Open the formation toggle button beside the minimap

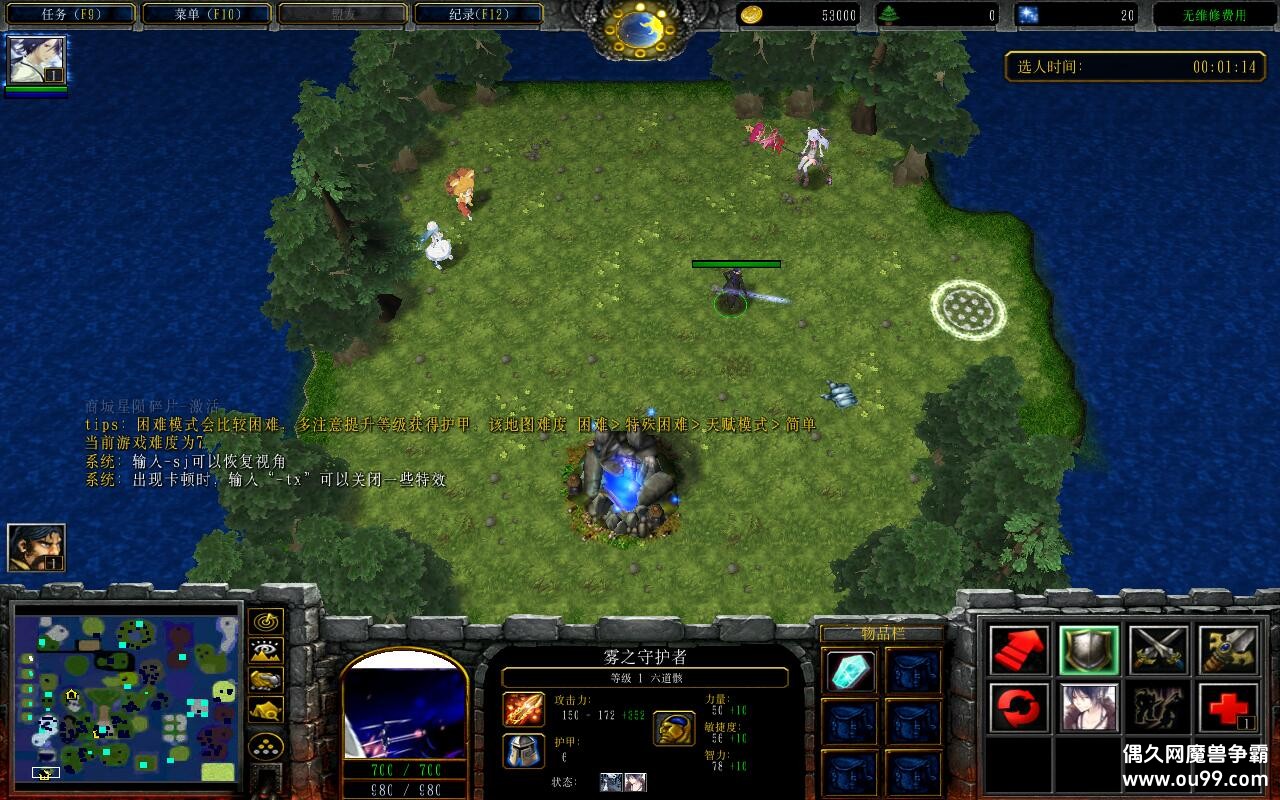[266, 745]
